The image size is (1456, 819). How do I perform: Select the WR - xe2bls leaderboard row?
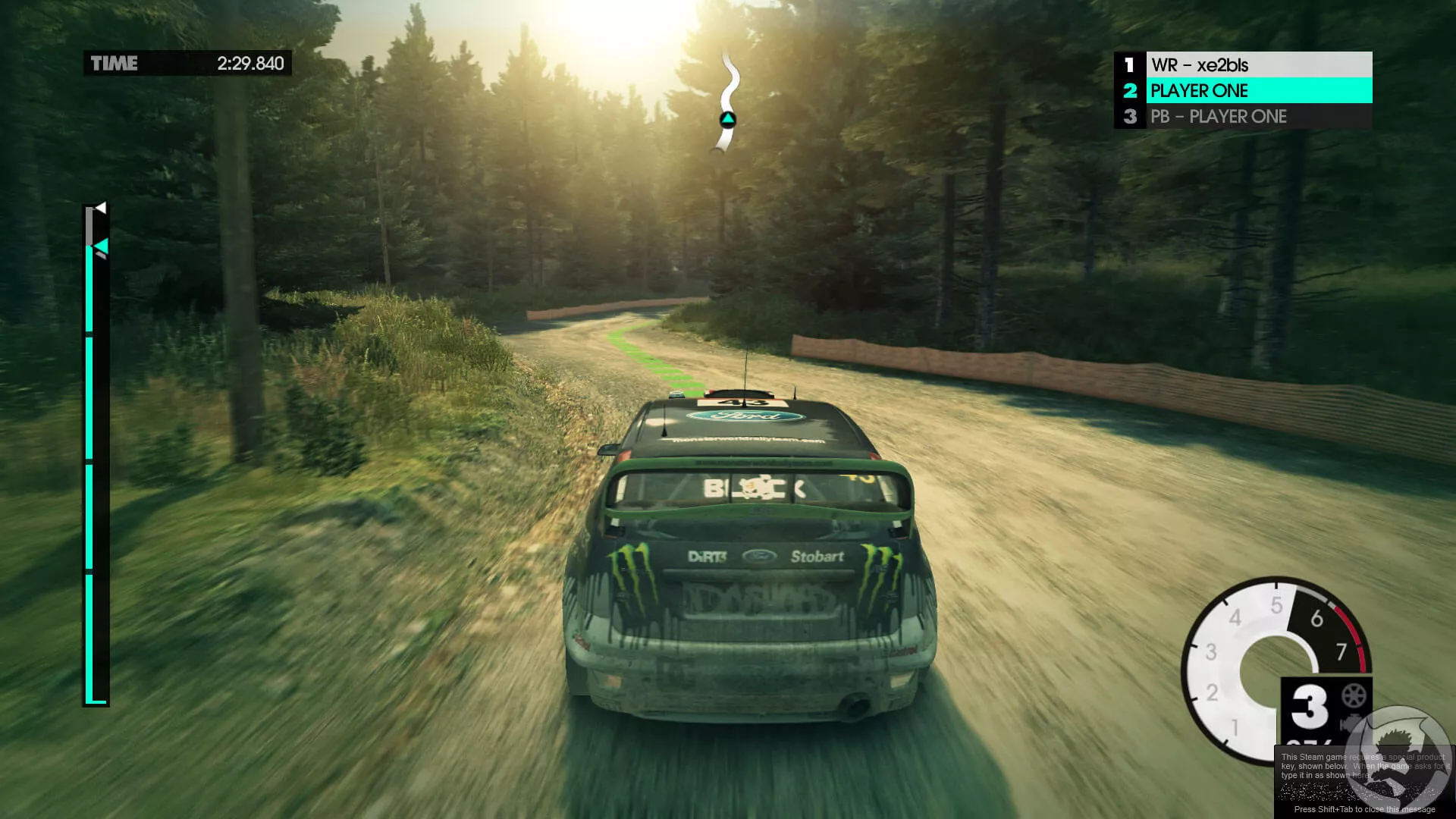coord(1242,65)
